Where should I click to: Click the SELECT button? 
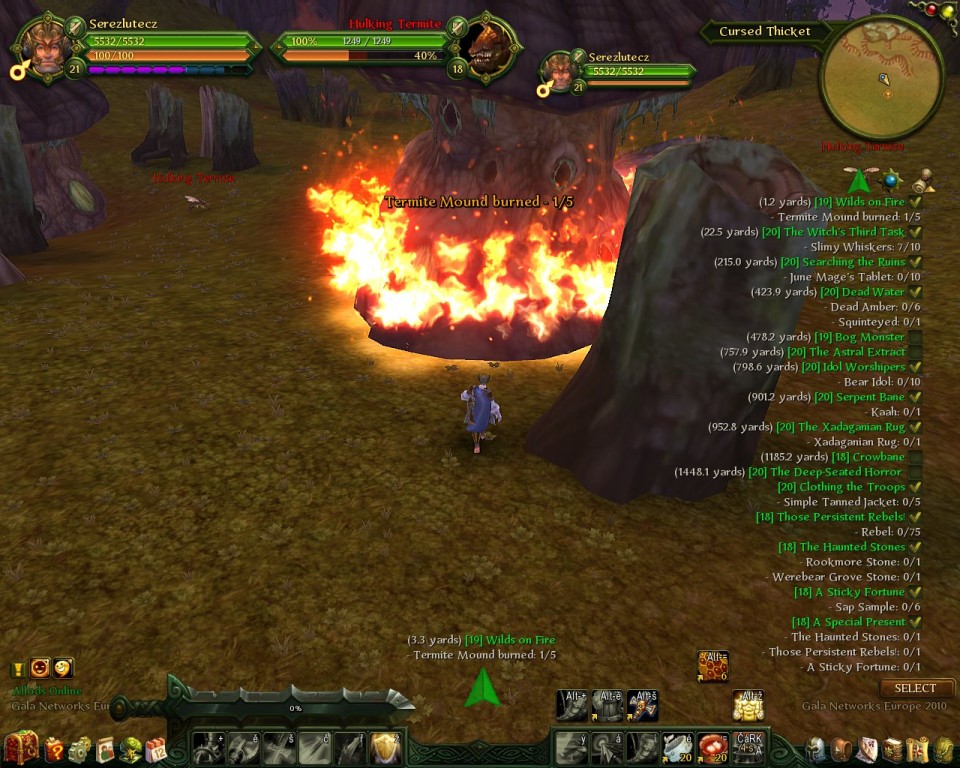[915, 688]
